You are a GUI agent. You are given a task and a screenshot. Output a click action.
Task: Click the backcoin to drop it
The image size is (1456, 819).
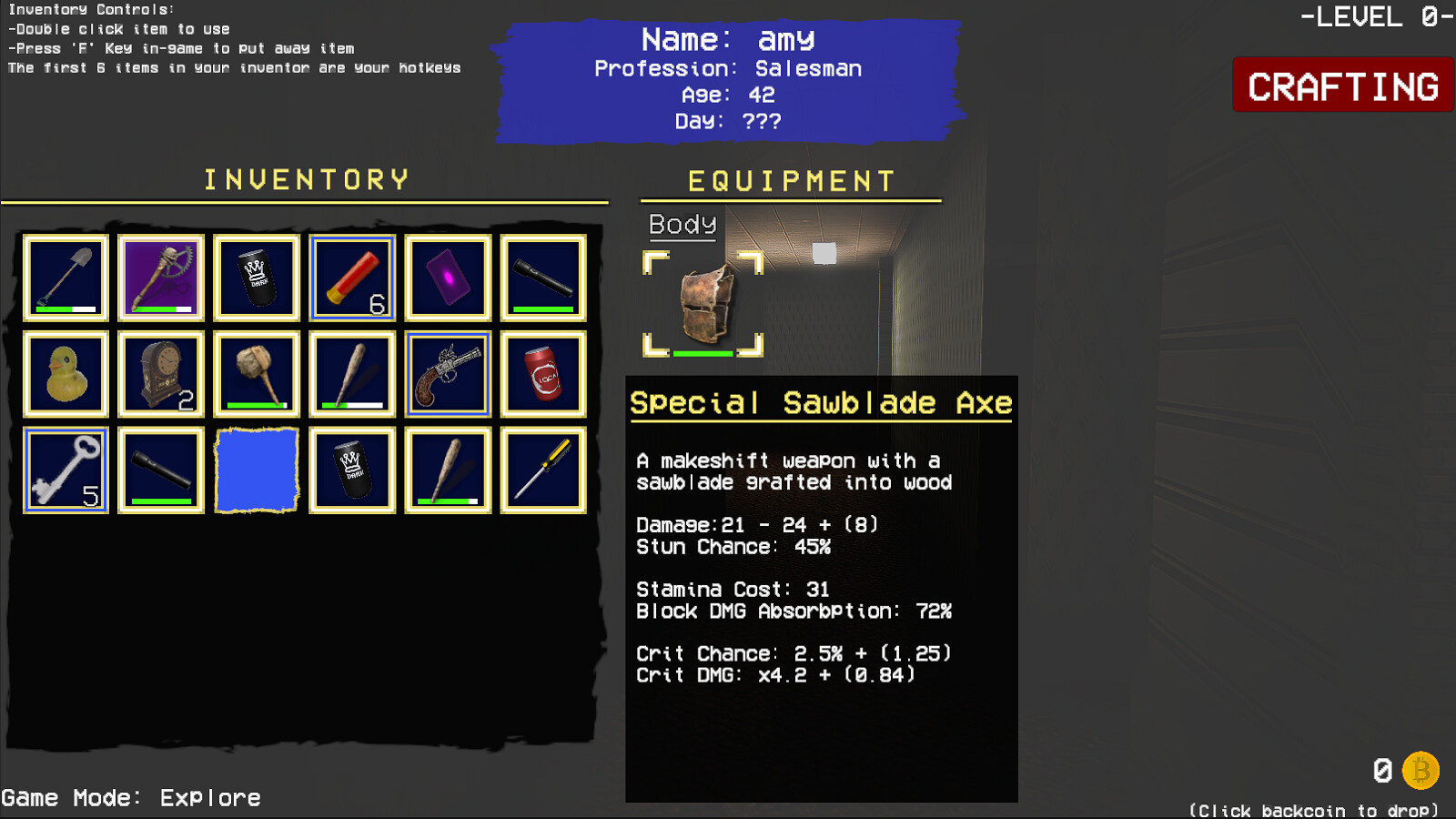pos(1421,773)
